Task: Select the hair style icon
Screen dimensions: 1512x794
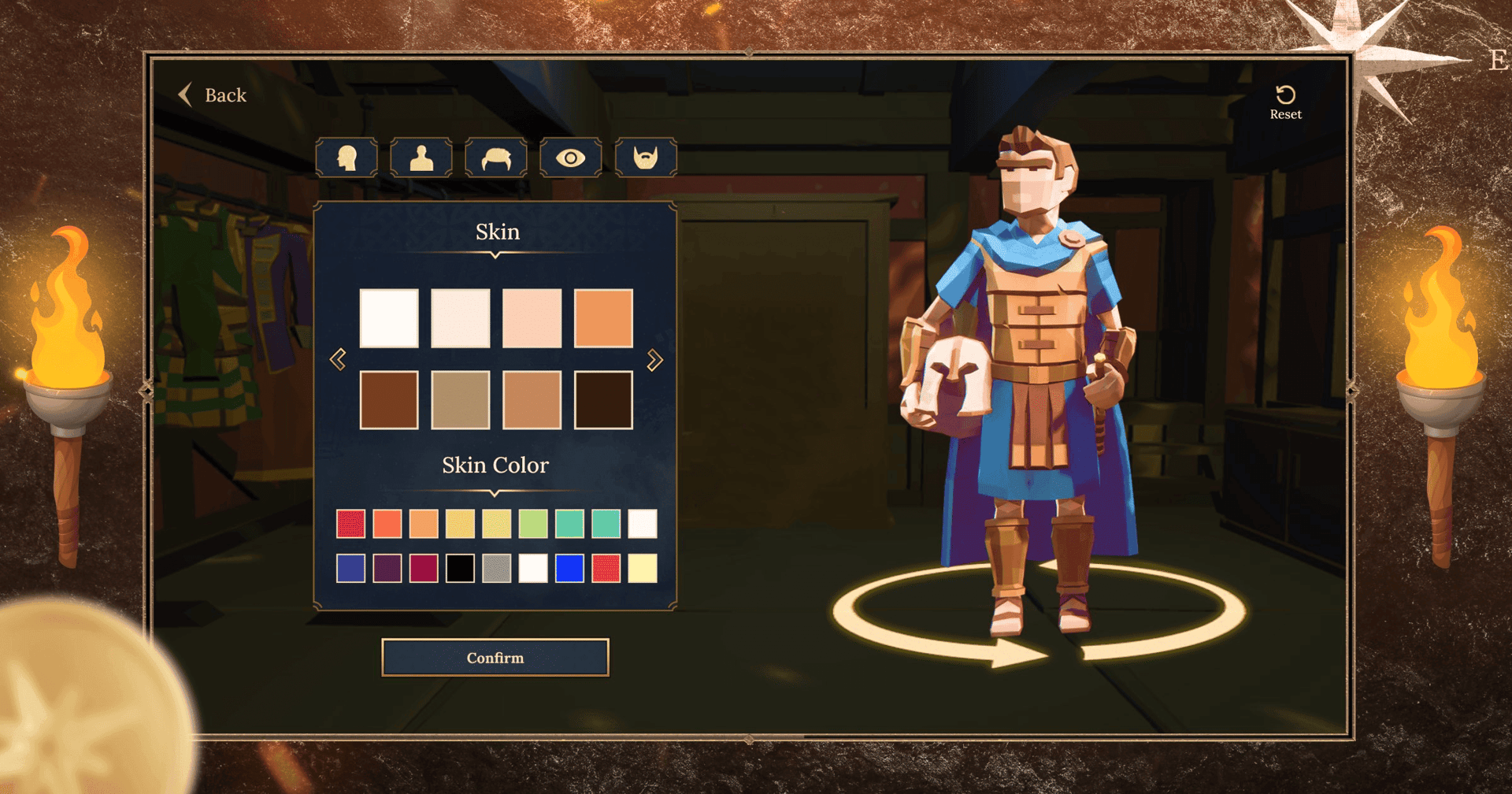Action: [495, 157]
